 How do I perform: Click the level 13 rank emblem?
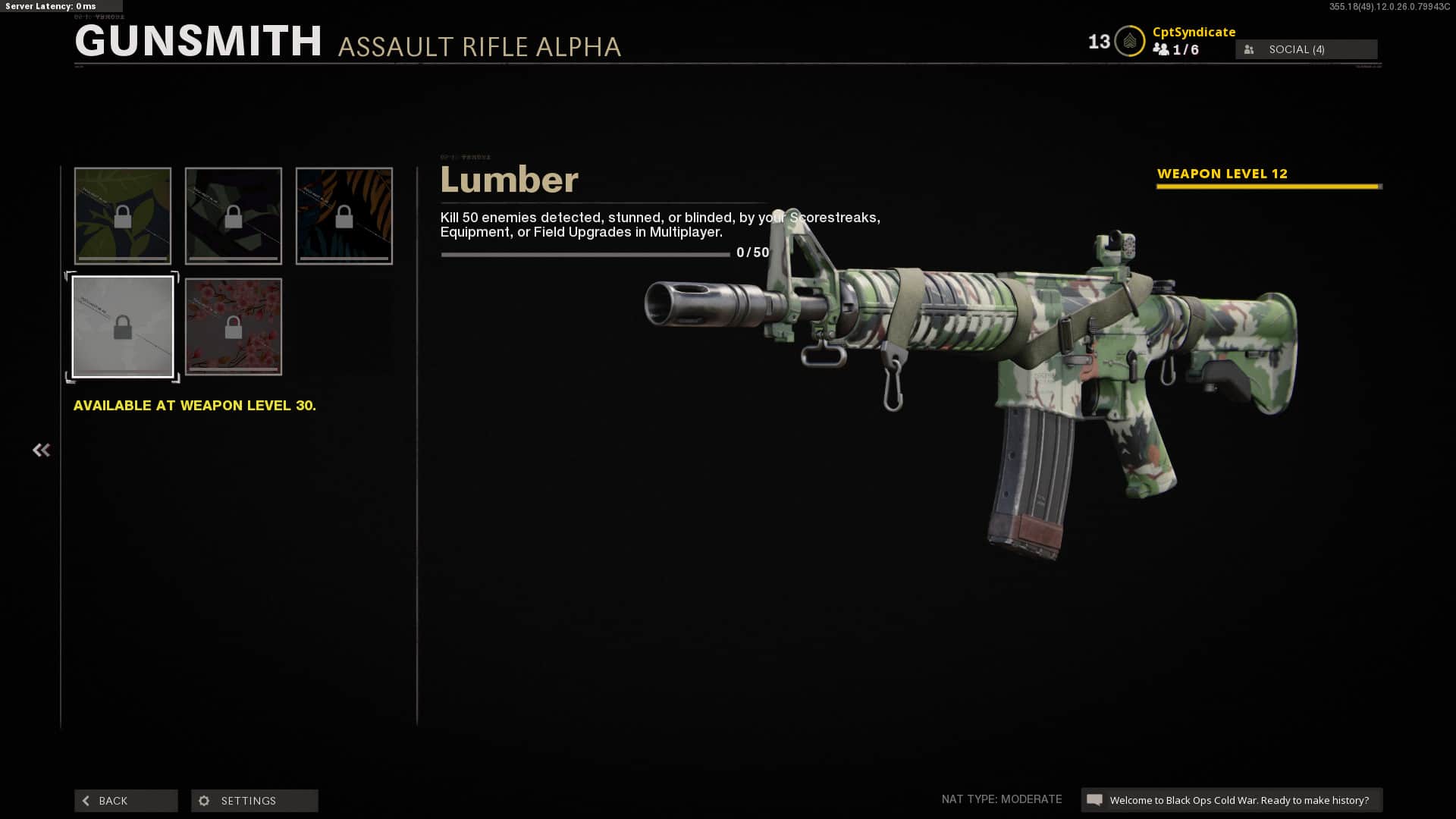(x=1129, y=42)
